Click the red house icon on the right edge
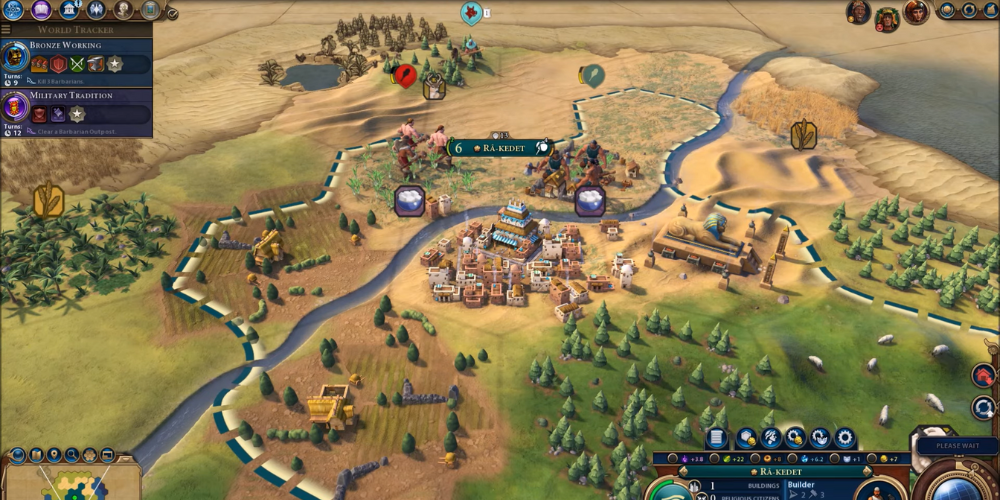The width and height of the screenshot is (1000, 500). pos(983,376)
